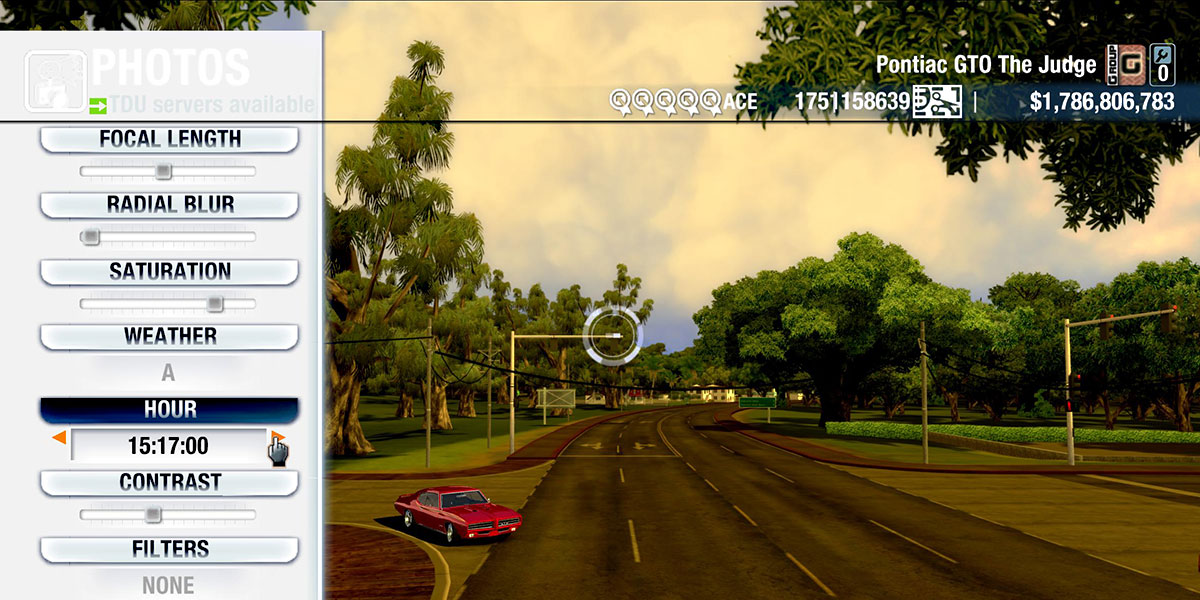Choose the Contrast option
The image size is (1200, 600).
point(169,482)
